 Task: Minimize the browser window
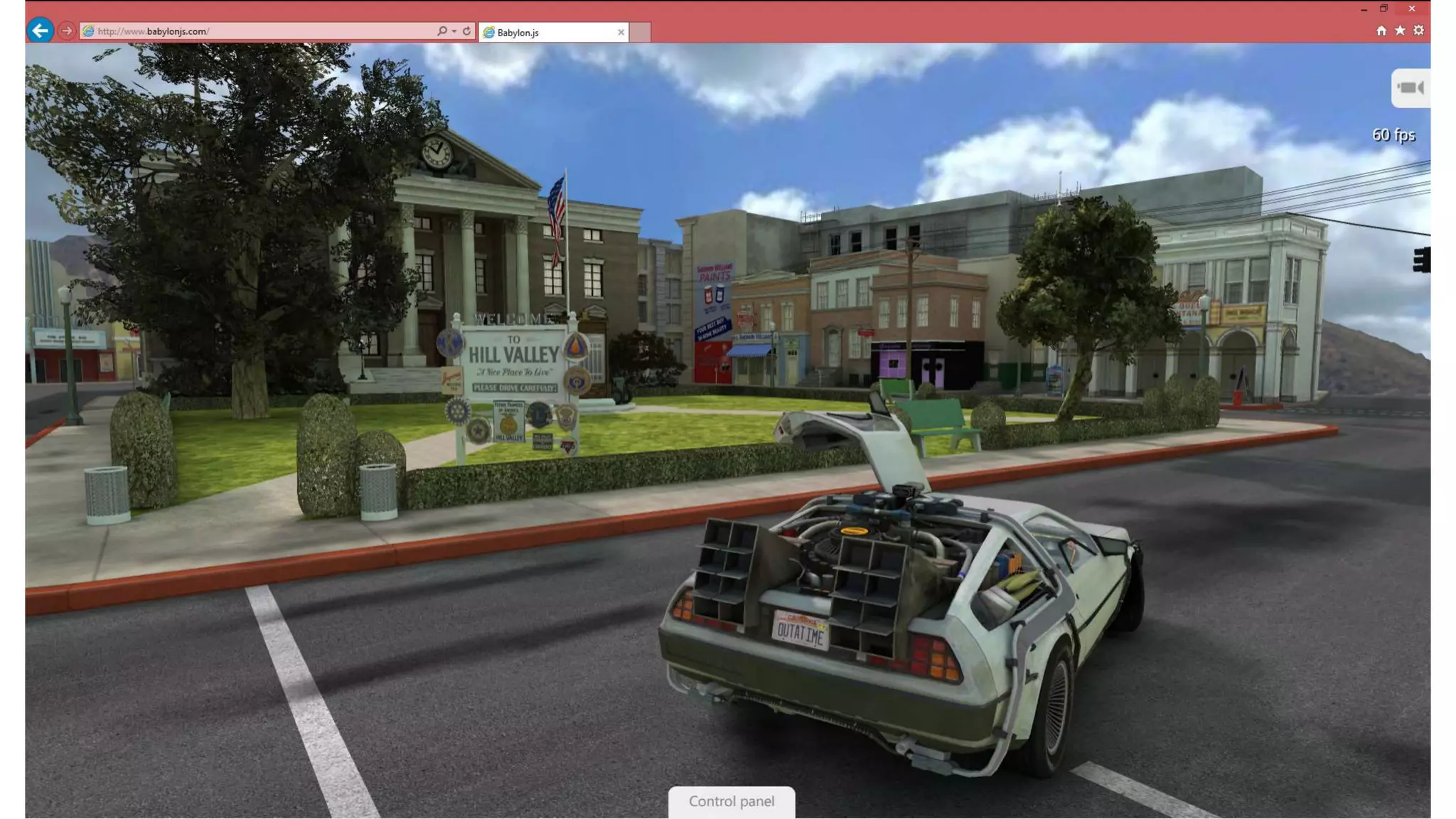1364,9
